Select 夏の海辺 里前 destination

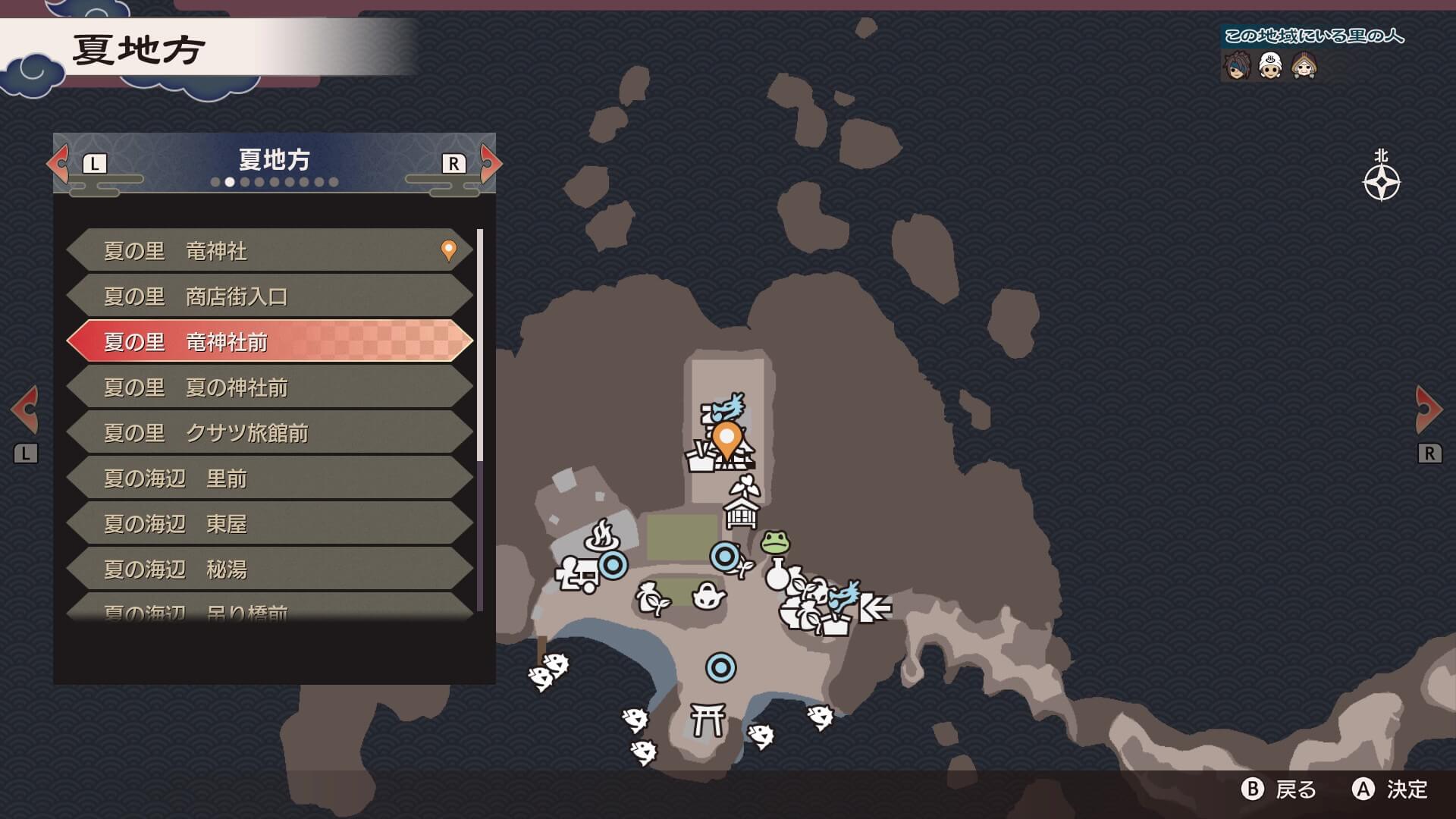(269, 479)
